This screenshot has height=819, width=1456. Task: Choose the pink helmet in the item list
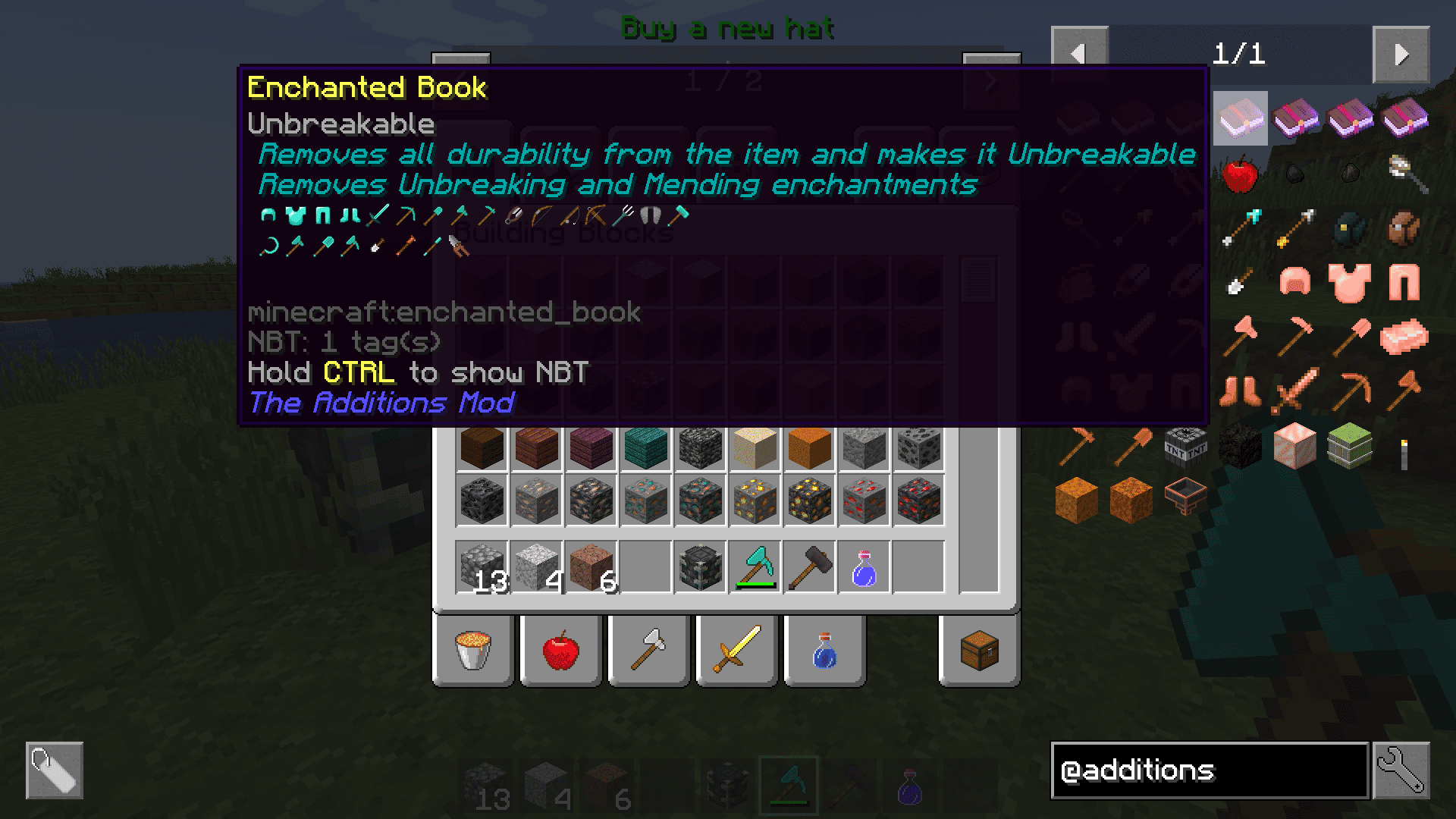pos(1294,282)
